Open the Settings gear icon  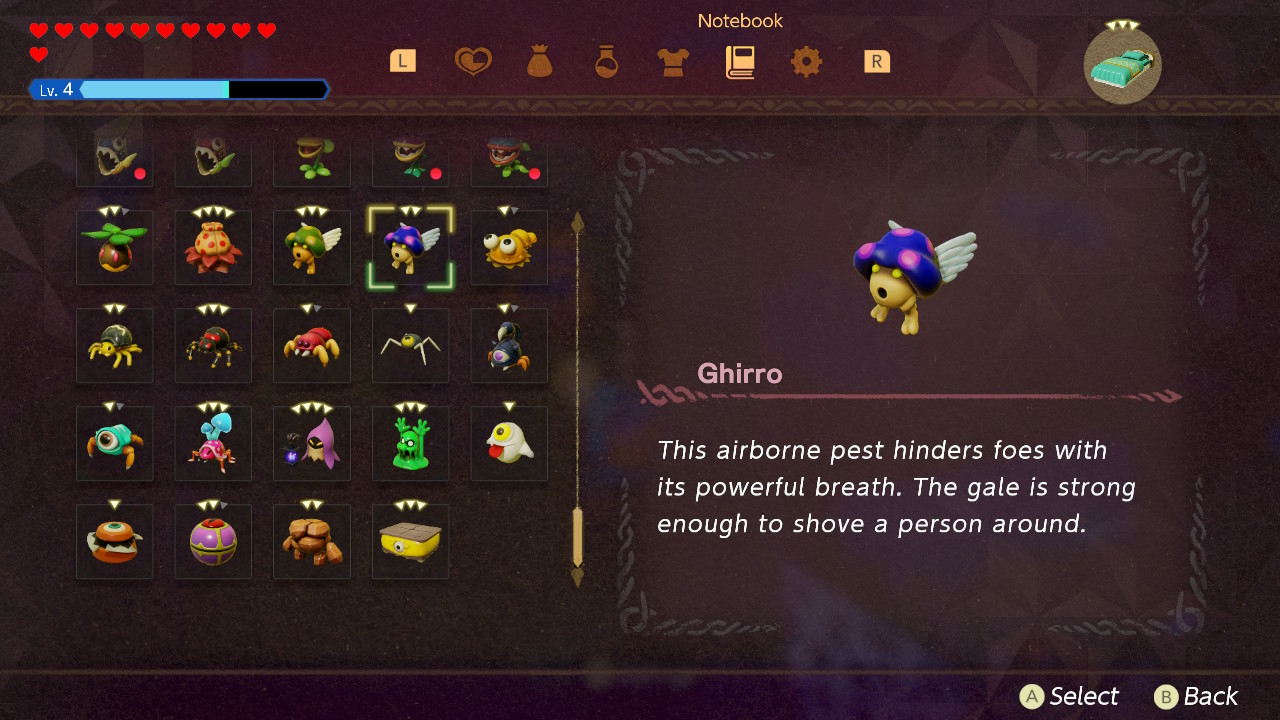tap(806, 60)
